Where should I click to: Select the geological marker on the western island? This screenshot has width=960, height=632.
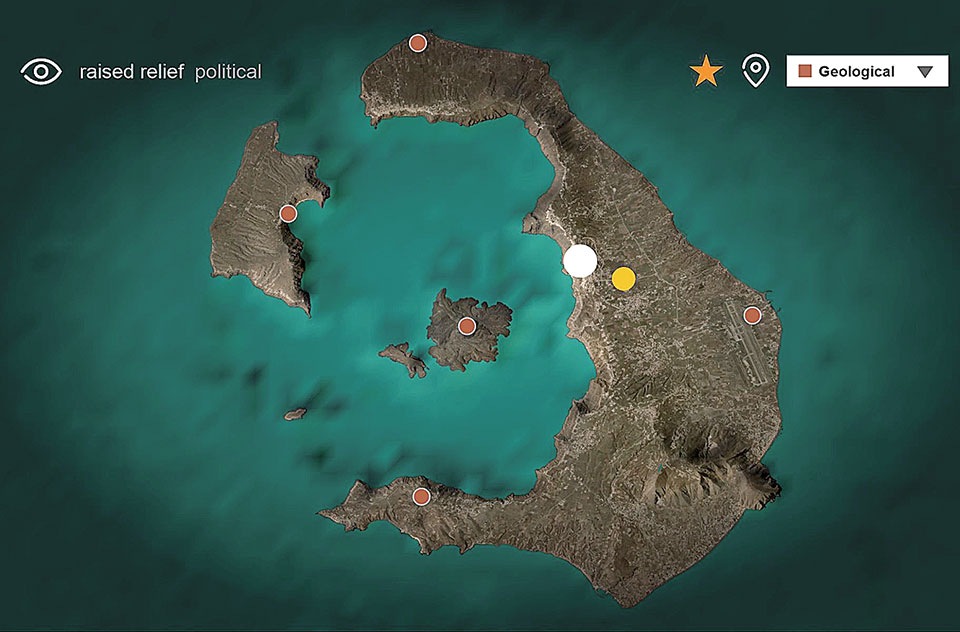click(288, 213)
